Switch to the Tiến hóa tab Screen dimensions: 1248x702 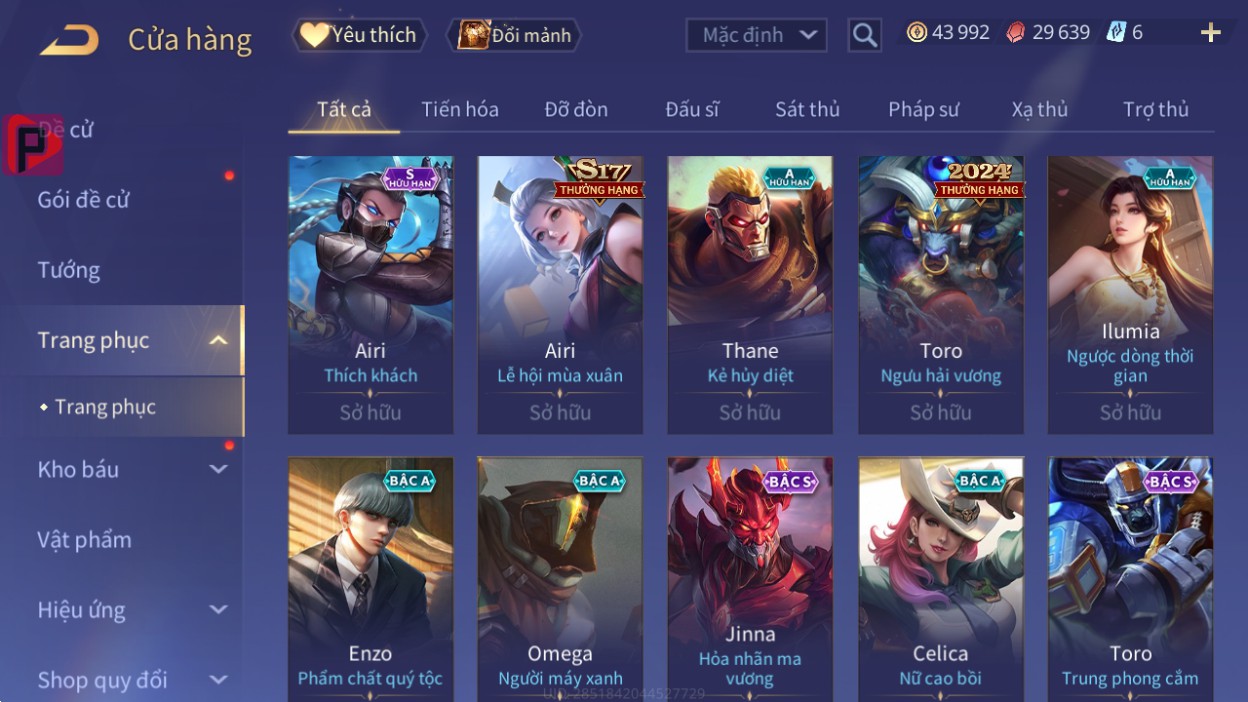pos(460,109)
